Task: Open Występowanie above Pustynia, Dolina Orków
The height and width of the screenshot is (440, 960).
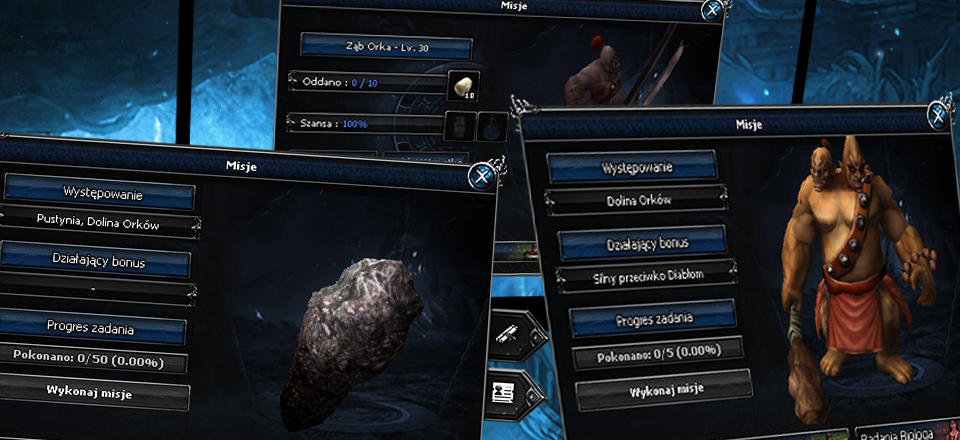Action: pyautogui.click(x=98, y=190)
